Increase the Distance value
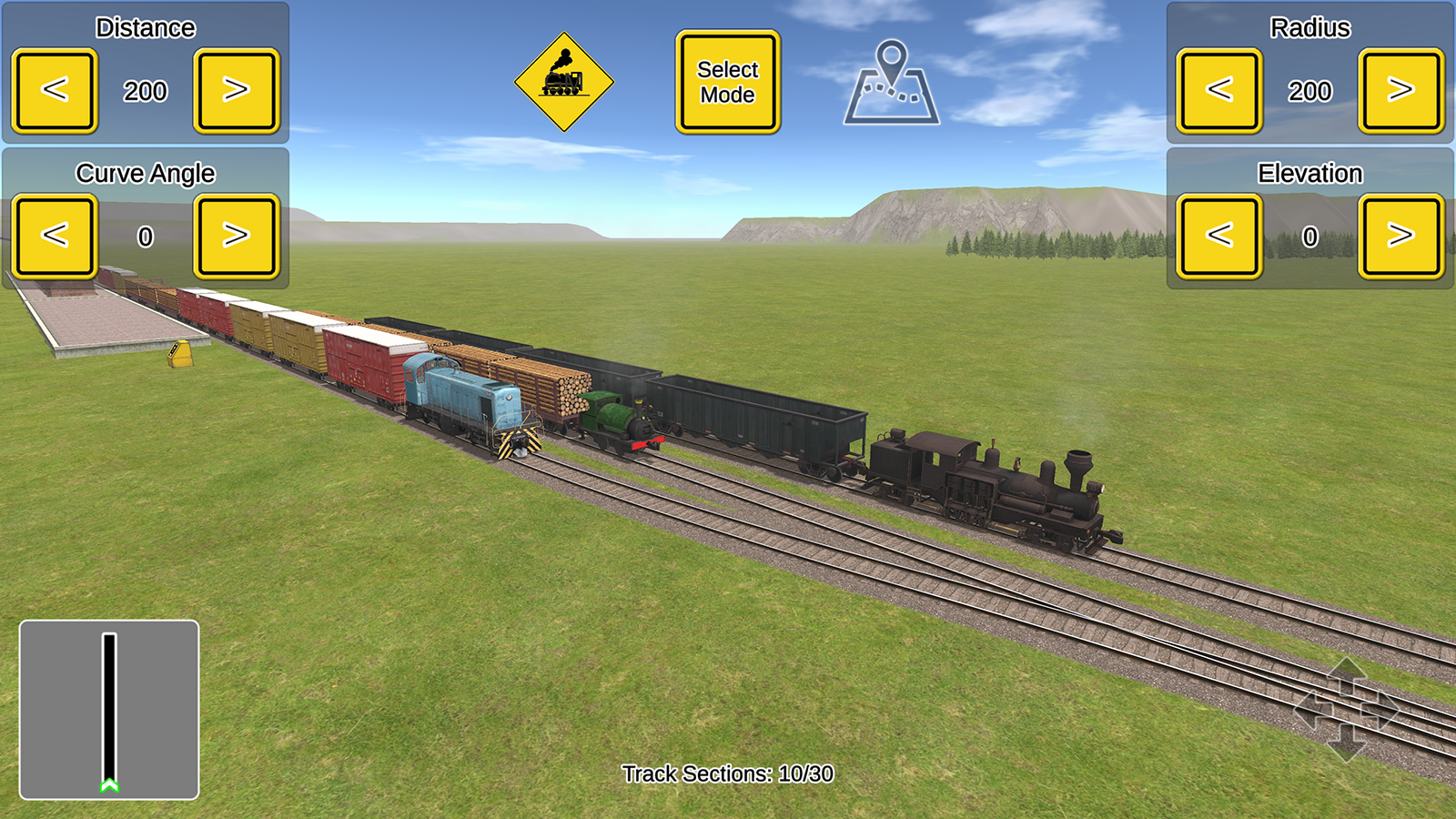The height and width of the screenshot is (819, 1456). point(235,90)
